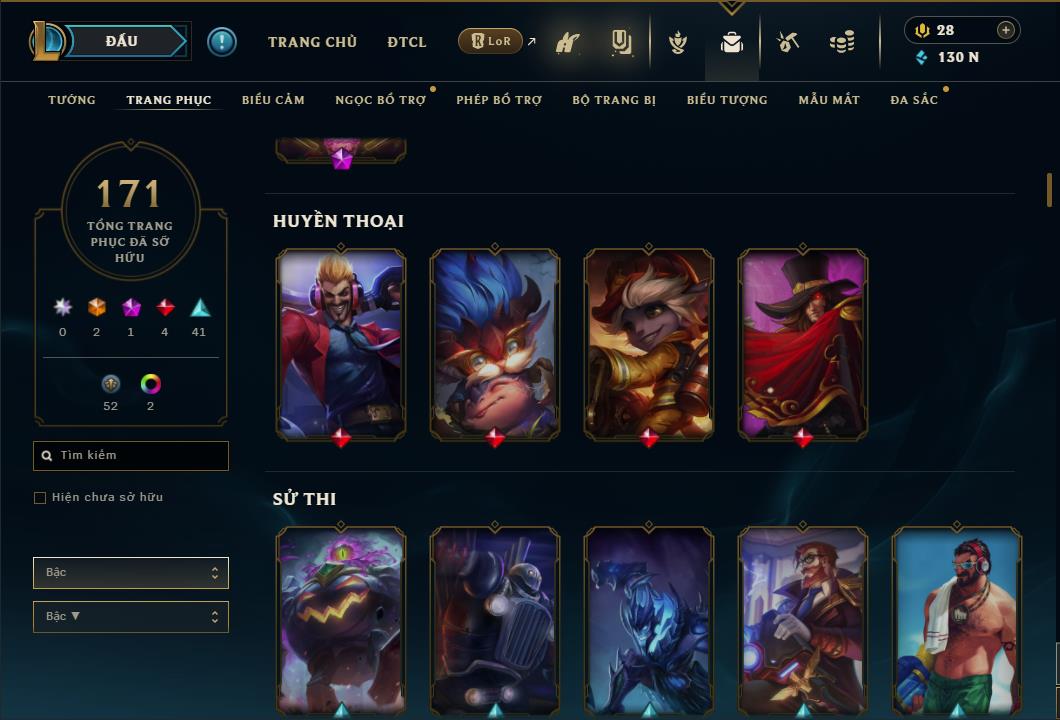The width and height of the screenshot is (1060, 720).
Task: Toggle the Hiện chưa sở hữu checkbox
Action: [40, 498]
